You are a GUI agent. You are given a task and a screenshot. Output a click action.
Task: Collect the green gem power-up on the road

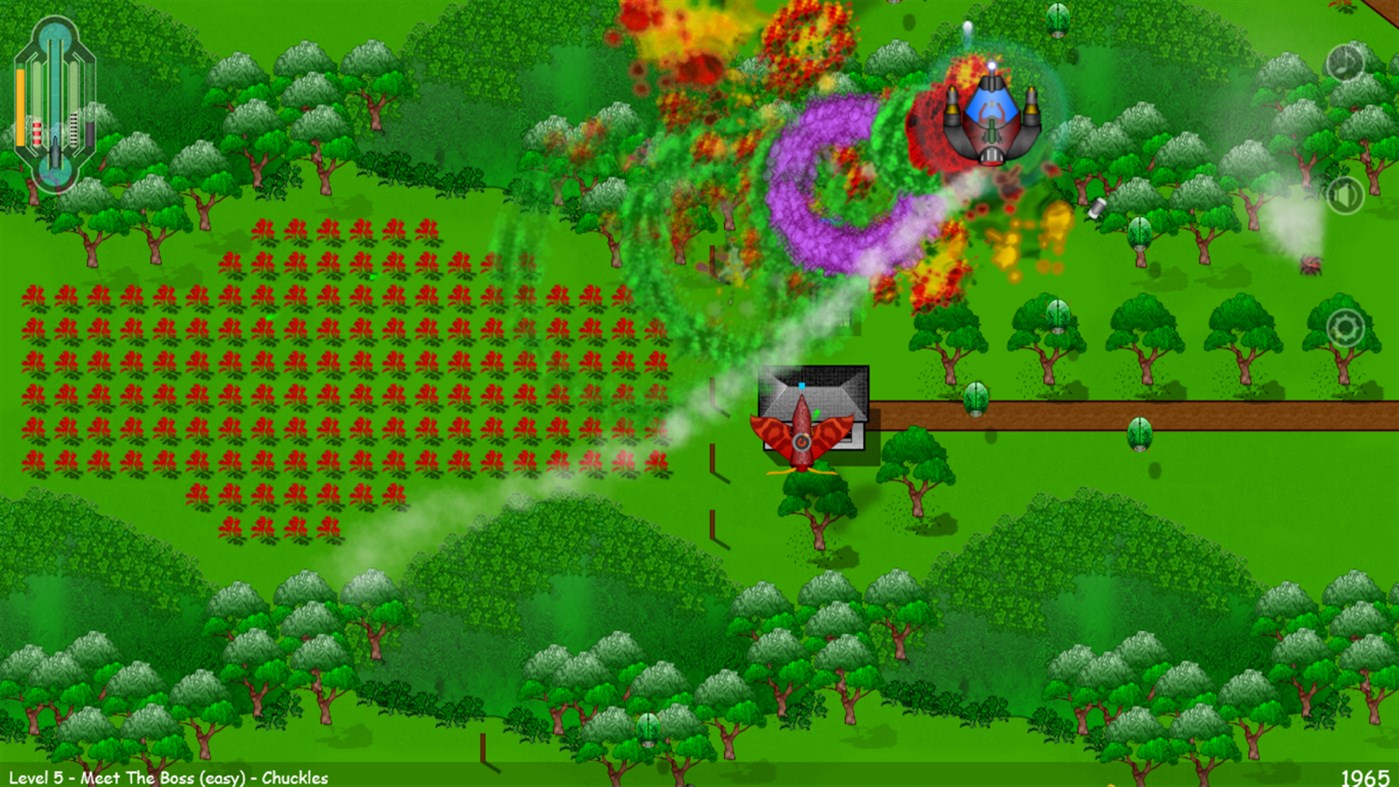[1139, 436]
